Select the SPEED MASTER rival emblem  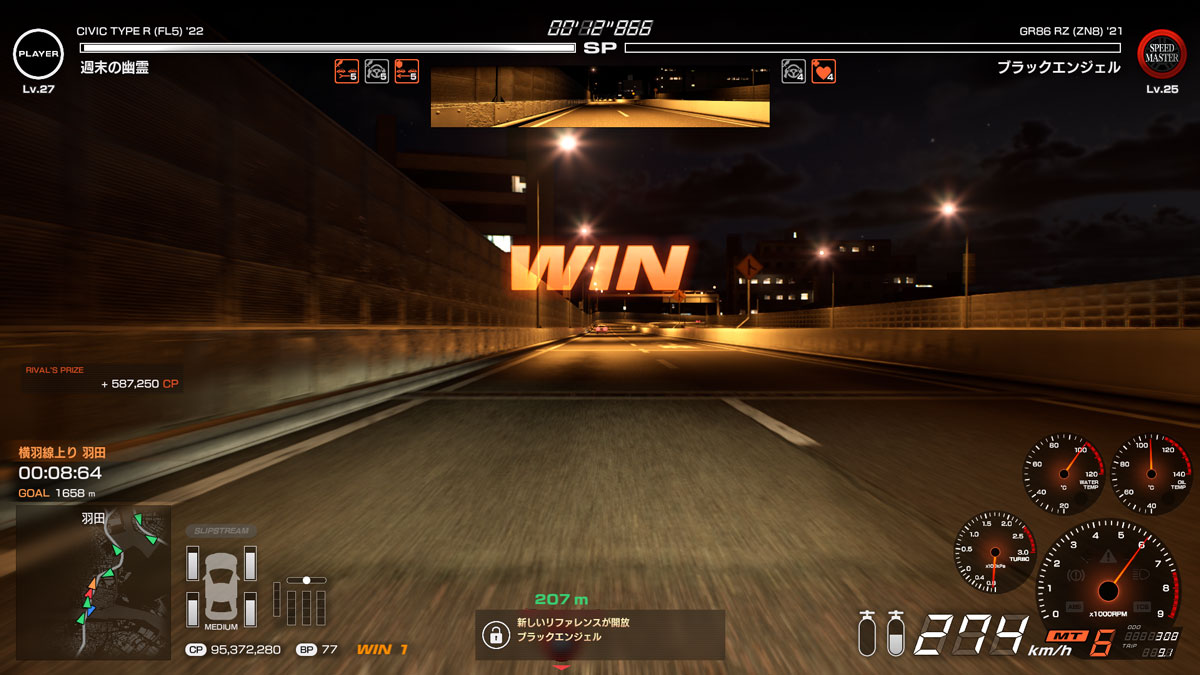coord(1162,54)
